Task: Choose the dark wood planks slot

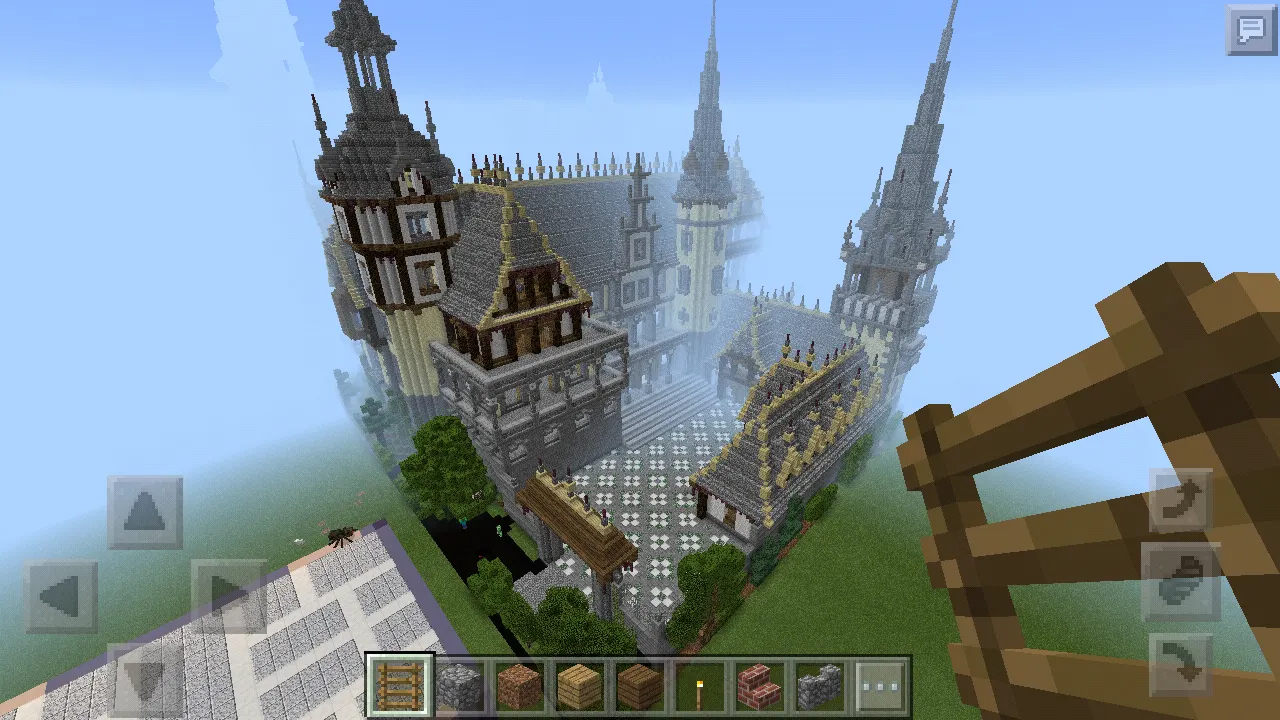Action: point(640,686)
